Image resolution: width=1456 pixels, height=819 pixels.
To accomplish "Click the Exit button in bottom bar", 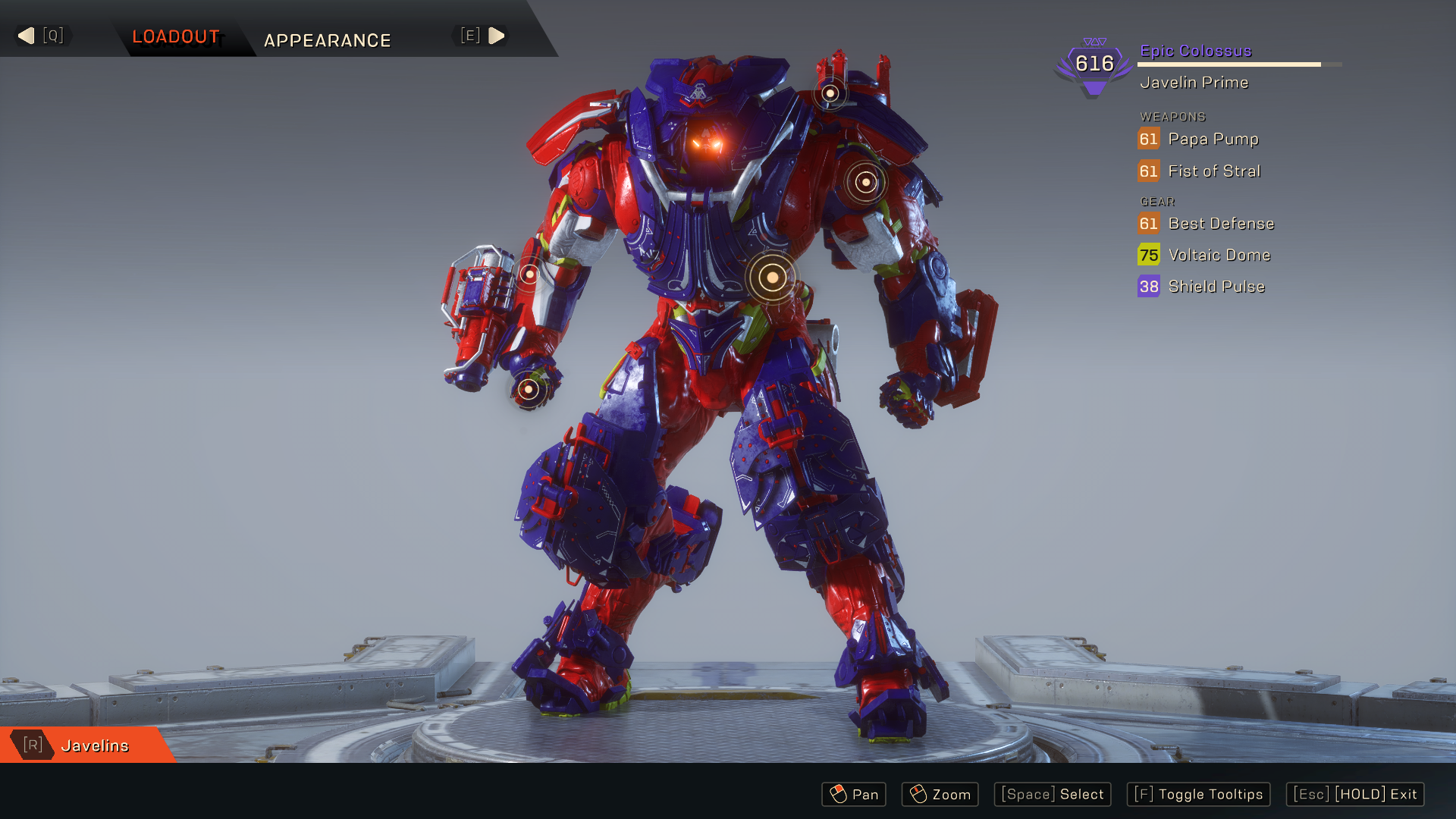I will 1354,794.
